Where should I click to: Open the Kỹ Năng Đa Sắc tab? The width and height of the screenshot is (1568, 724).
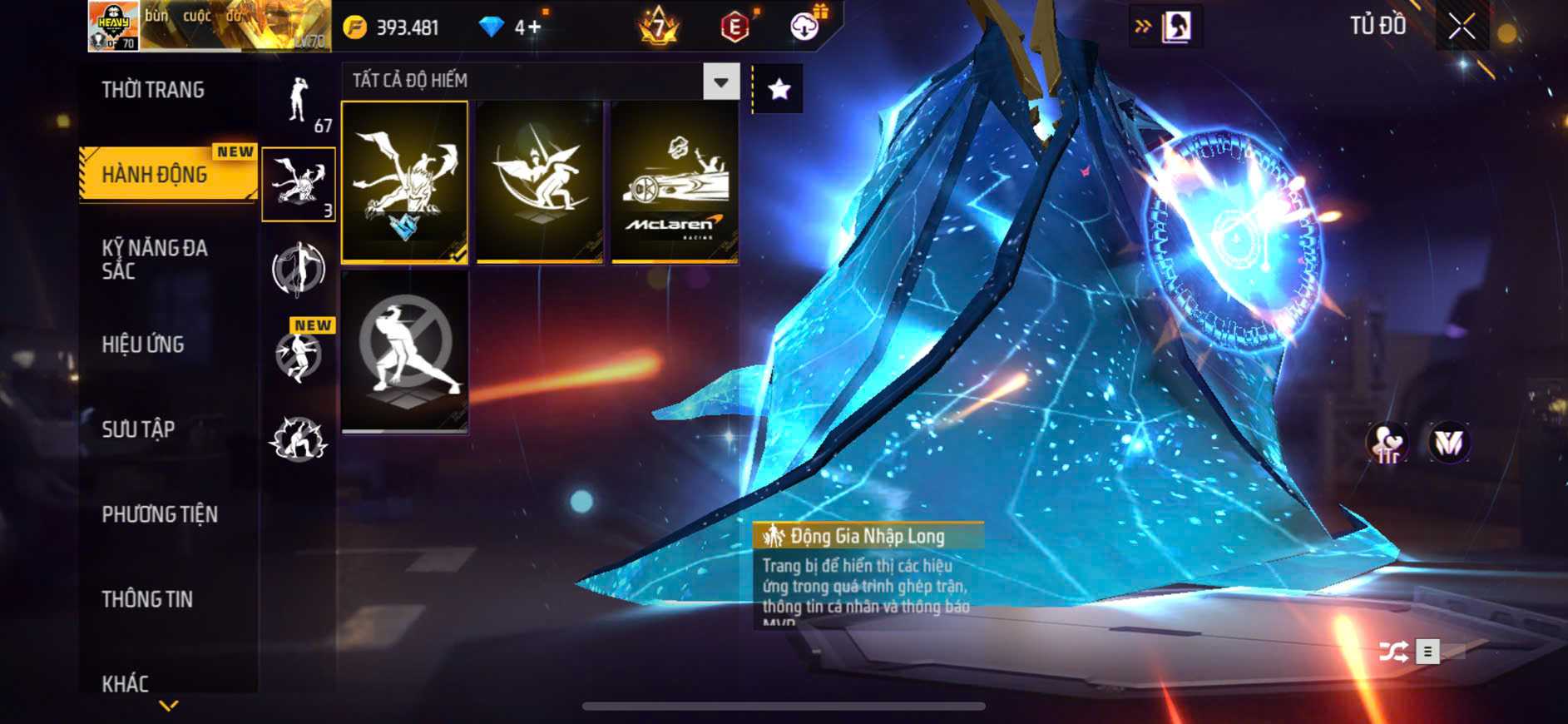155,259
